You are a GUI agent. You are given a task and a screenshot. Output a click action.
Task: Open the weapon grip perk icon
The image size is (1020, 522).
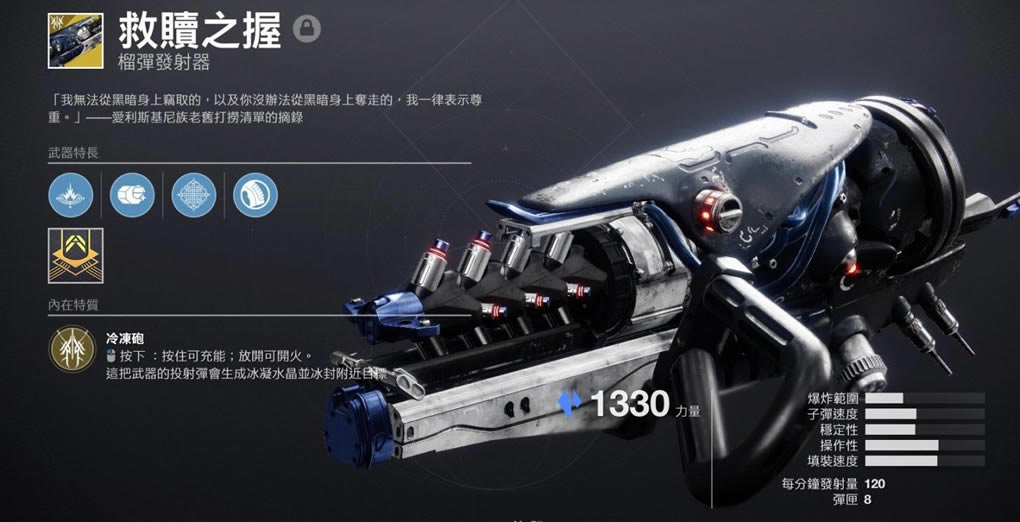[255, 194]
